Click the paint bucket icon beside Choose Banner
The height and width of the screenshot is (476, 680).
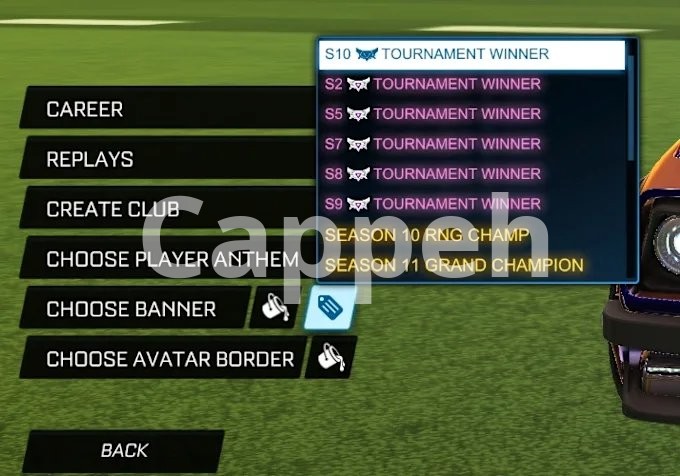click(273, 309)
